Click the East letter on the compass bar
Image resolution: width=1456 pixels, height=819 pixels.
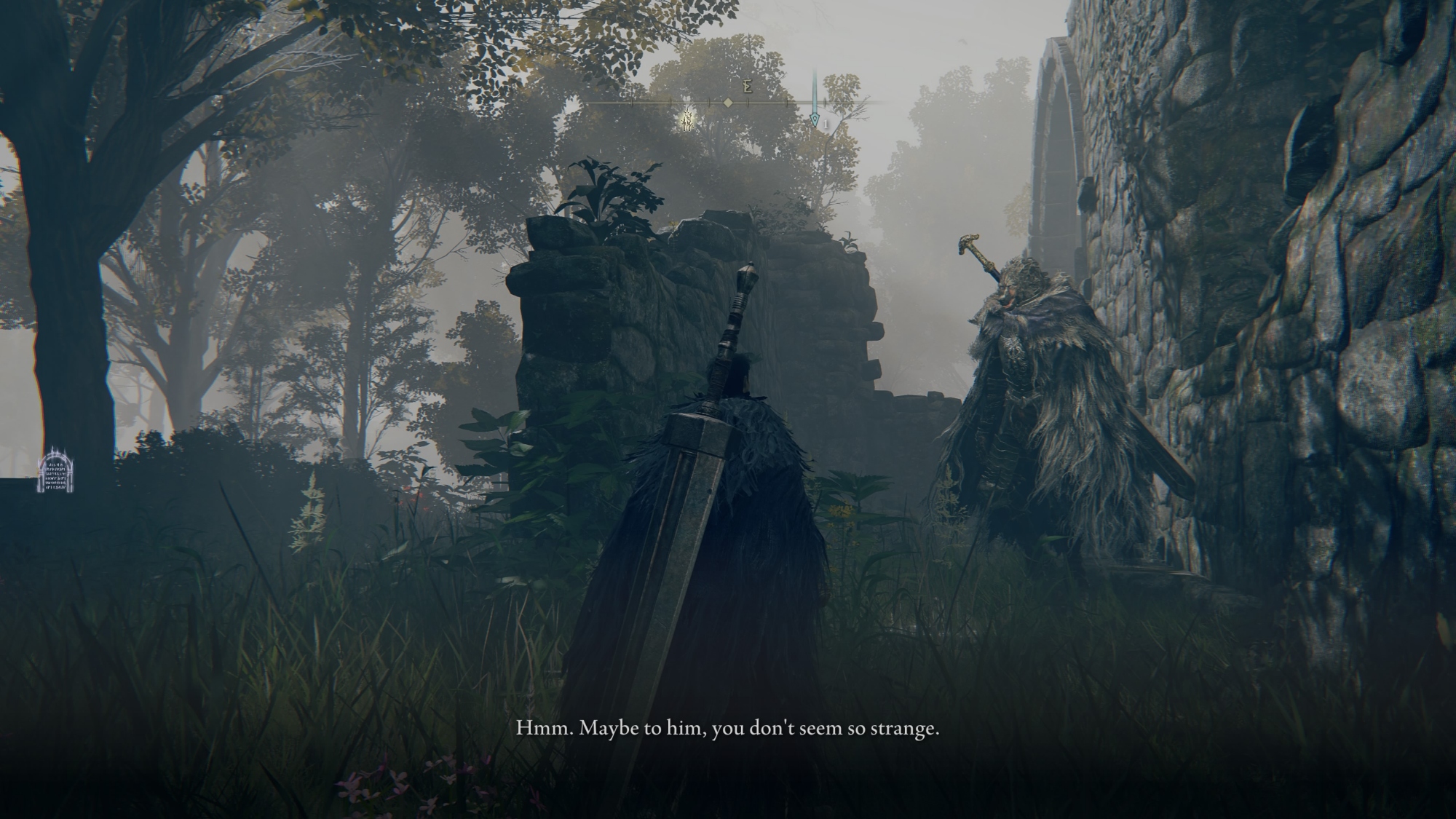click(747, 87)
